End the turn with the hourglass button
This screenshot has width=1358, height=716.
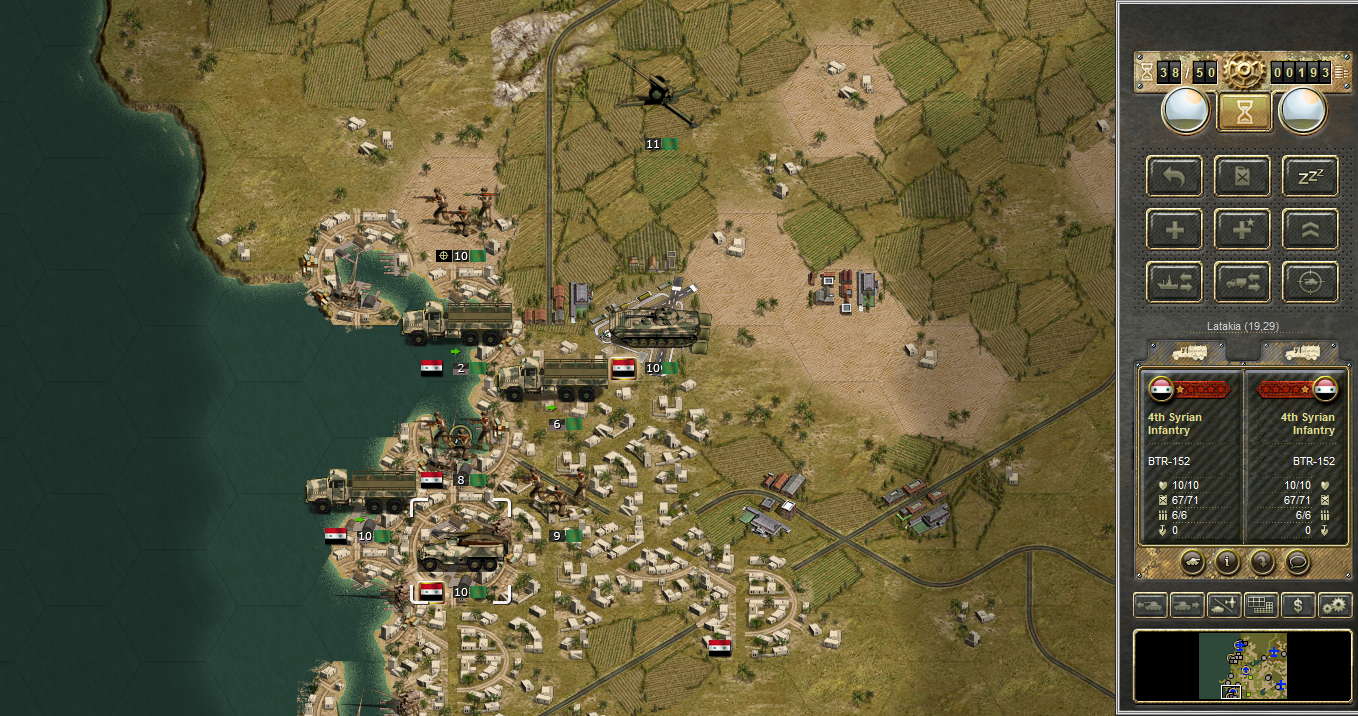[x=1244, y=110]
